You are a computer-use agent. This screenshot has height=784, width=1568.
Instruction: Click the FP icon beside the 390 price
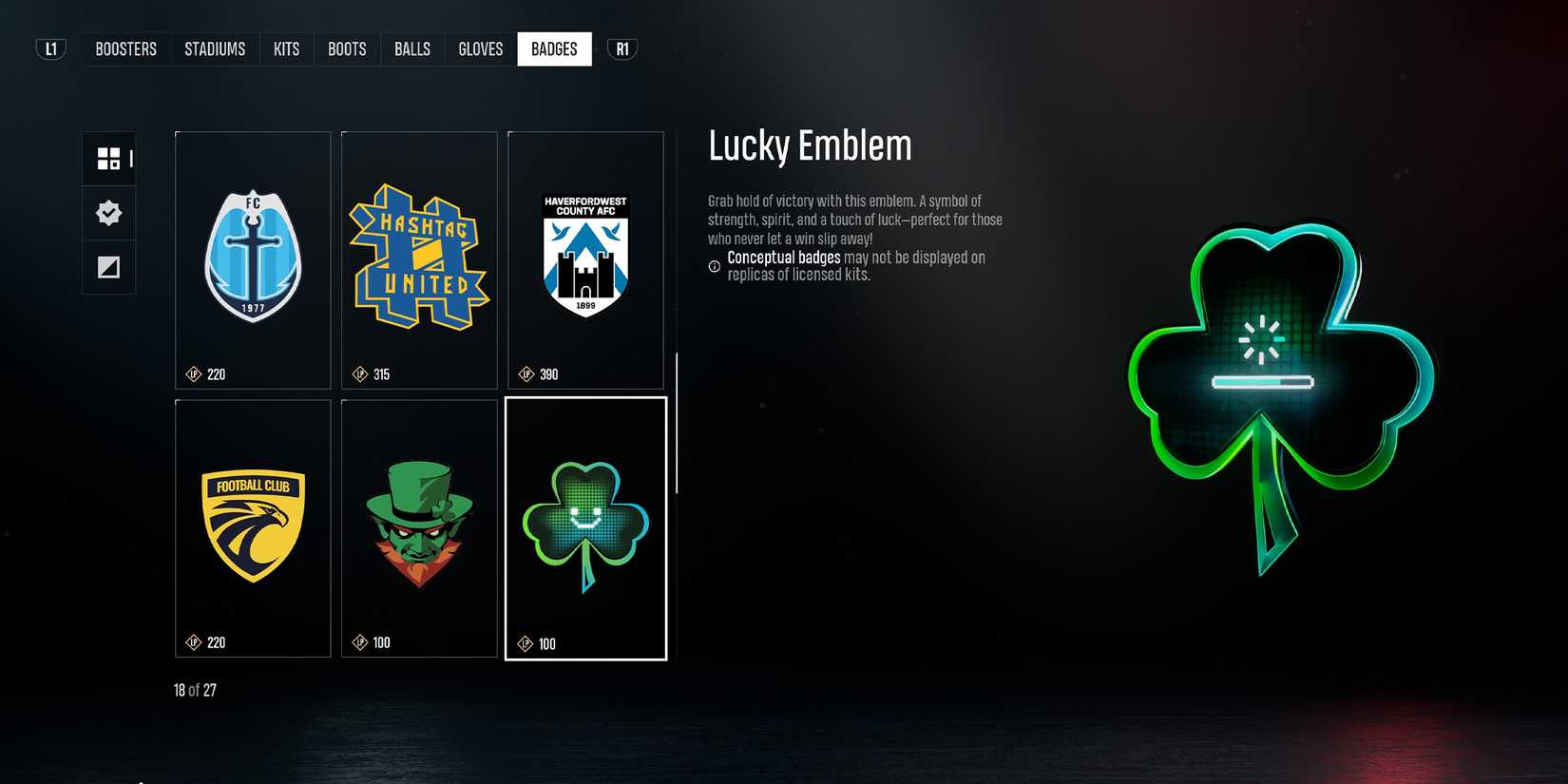tap(526, 374)
